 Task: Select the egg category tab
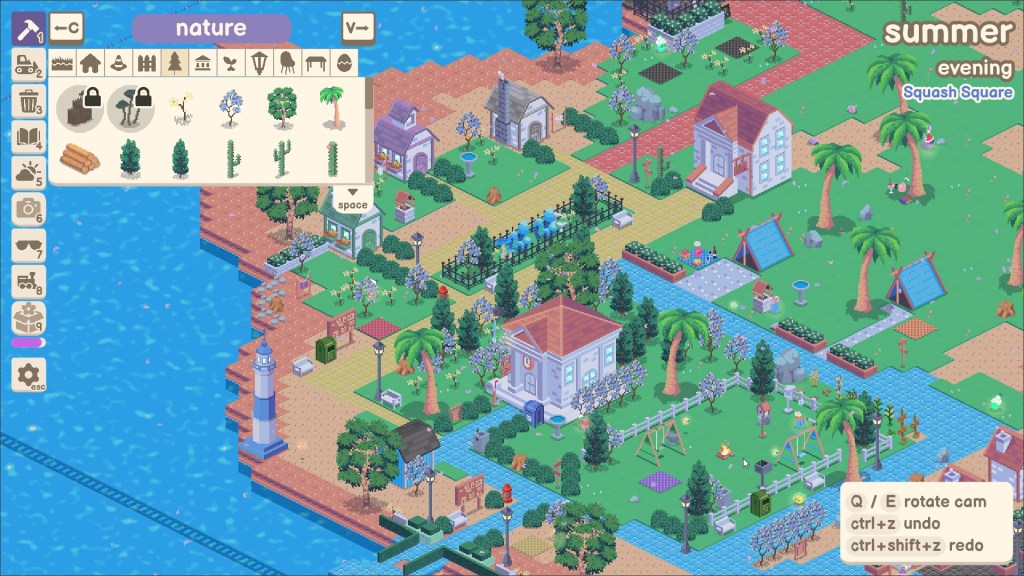(344, 64)
